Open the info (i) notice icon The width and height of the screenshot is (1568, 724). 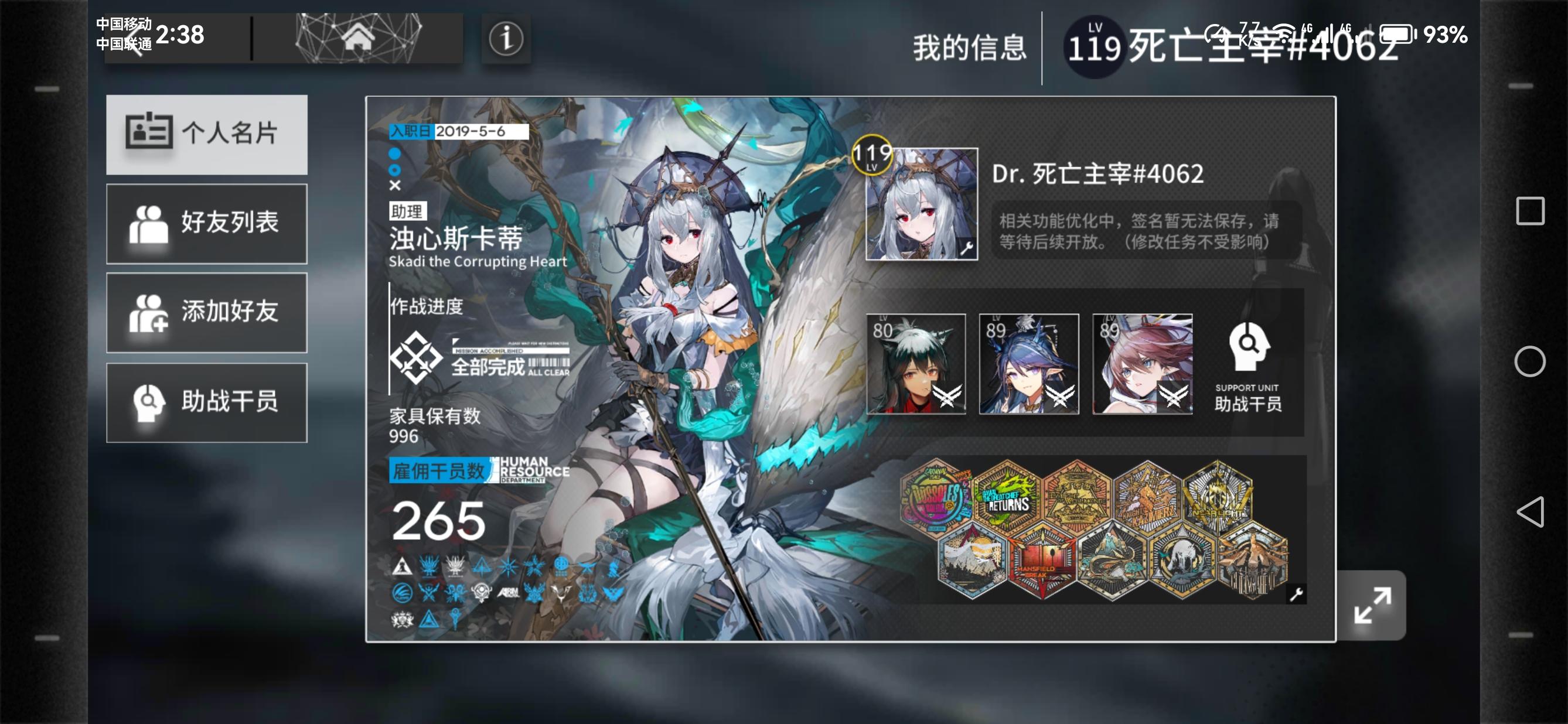tap(506, 39)
